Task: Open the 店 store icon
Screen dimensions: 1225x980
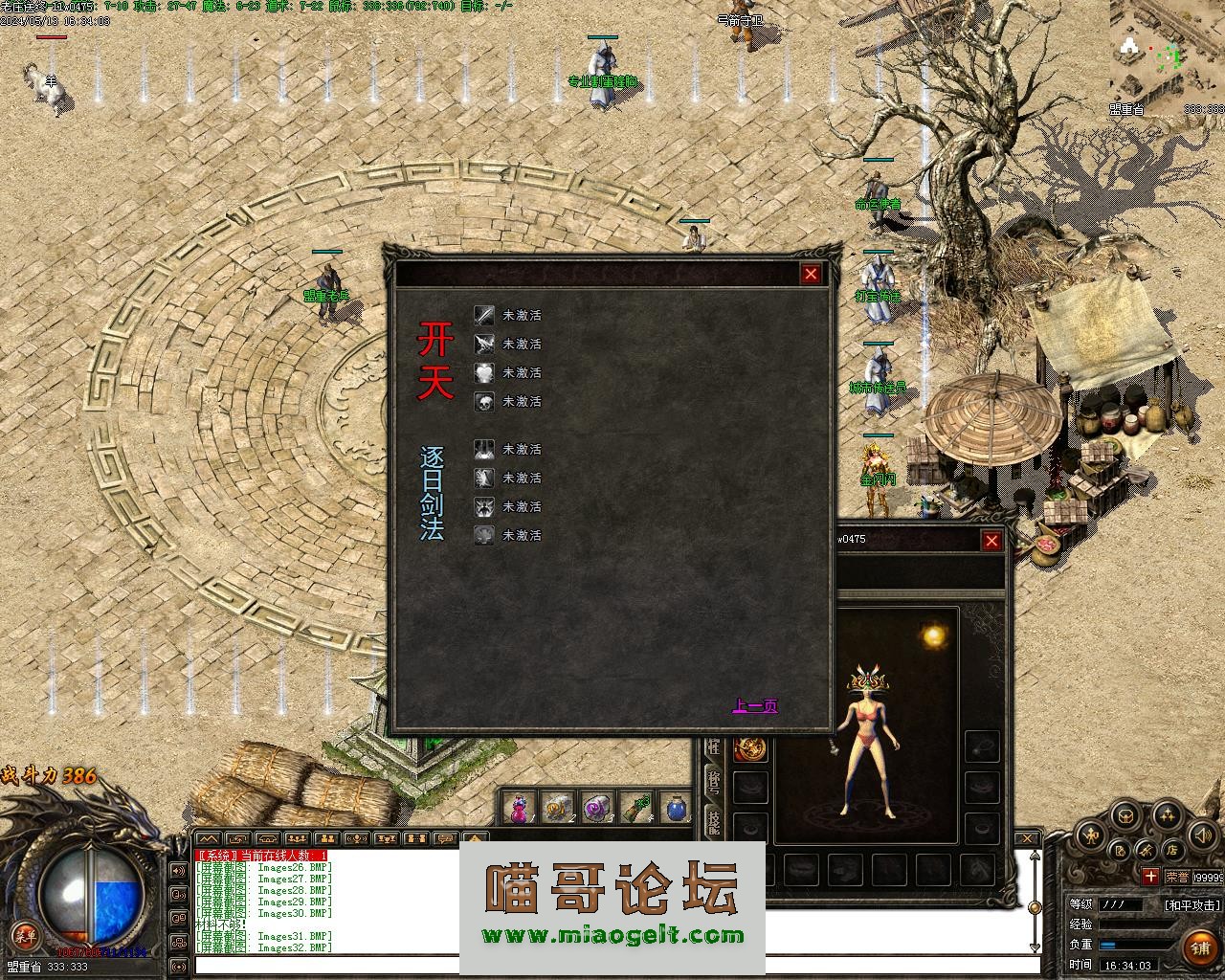Action: click(1171, 849)
